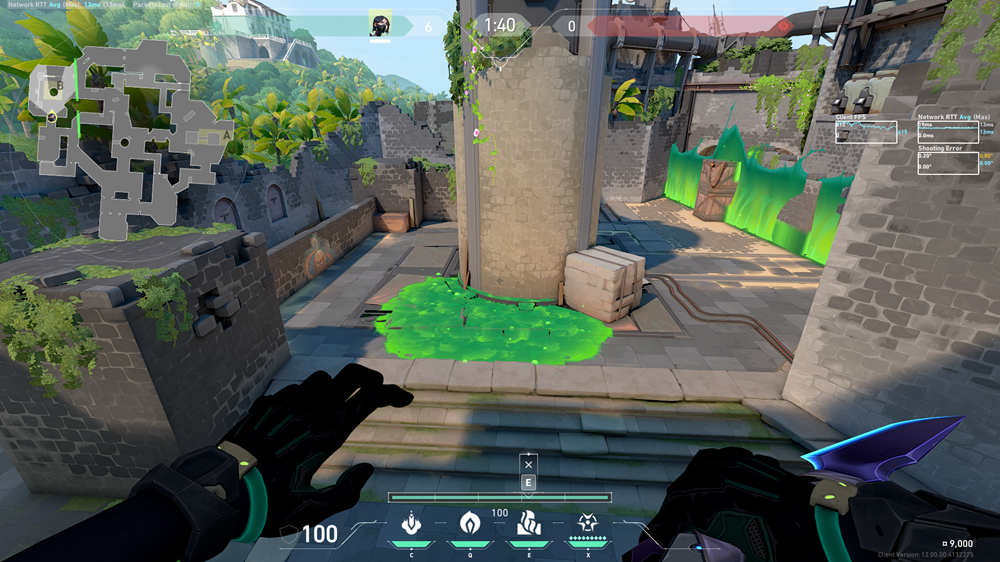The image size is (1000, 562).
Task: Choose the Toxic Screen ability icon
Action: pyautogui.click(x=528, y=523)
